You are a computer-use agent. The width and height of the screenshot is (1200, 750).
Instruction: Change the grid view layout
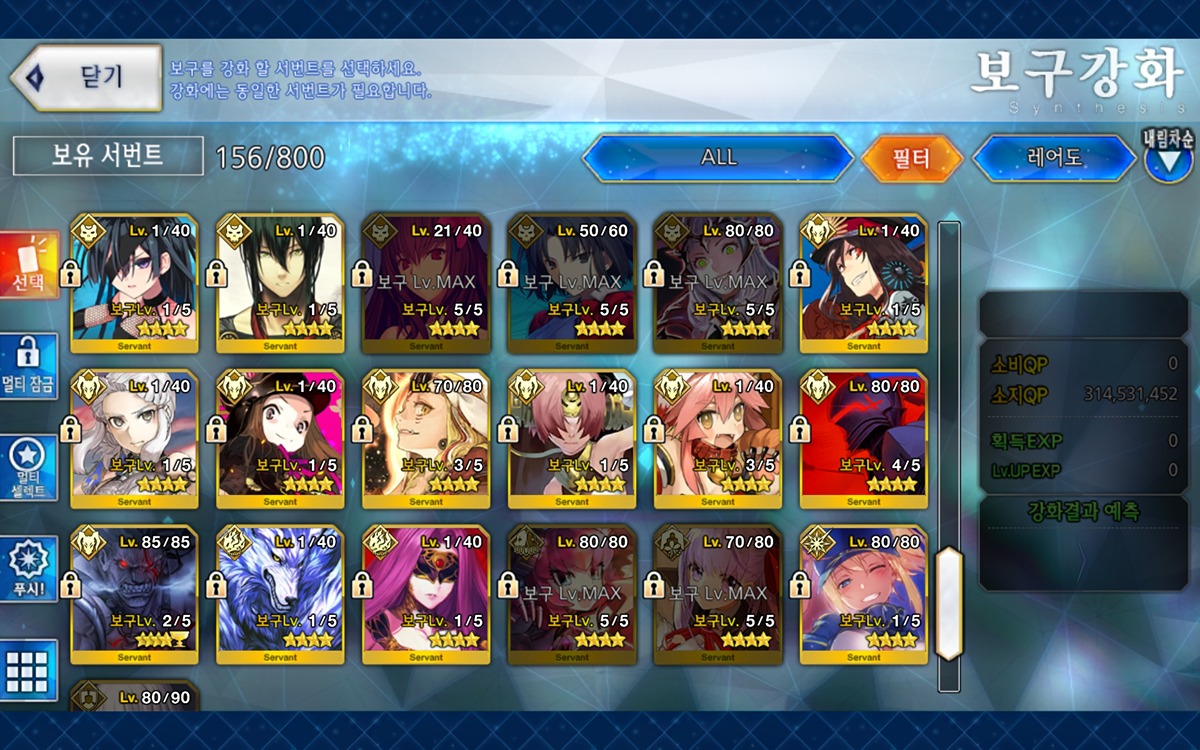pos(29,669)
